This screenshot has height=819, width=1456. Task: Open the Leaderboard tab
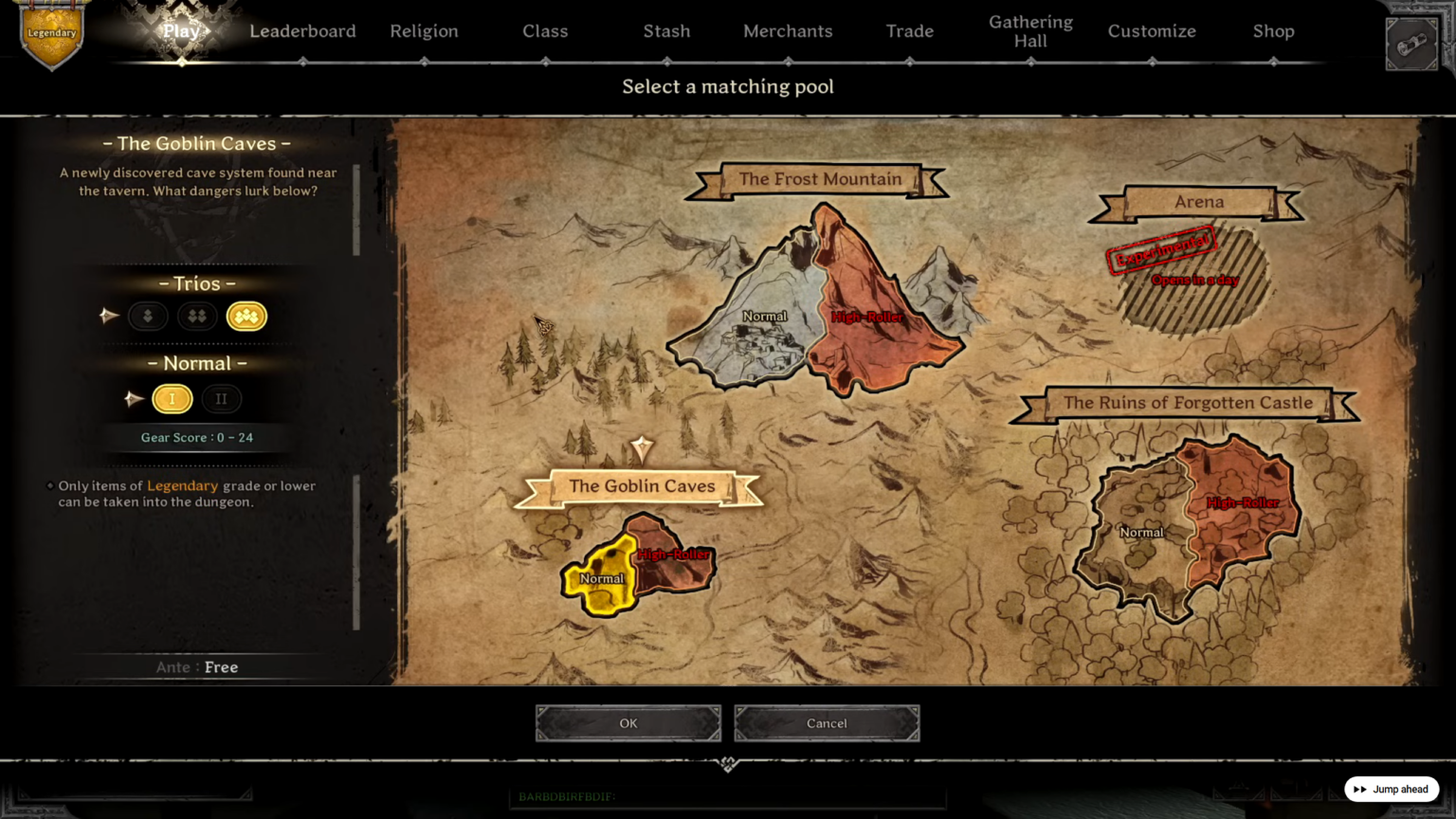pyautogui.click(x=302, y=30)
